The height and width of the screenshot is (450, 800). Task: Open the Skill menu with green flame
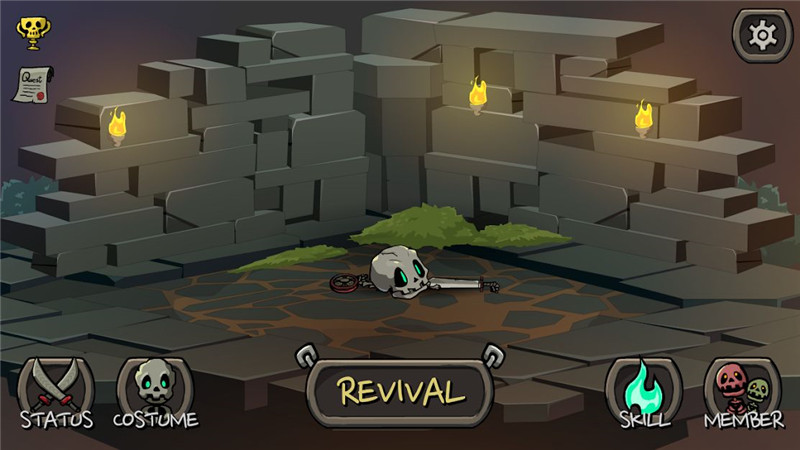point(643,391)
